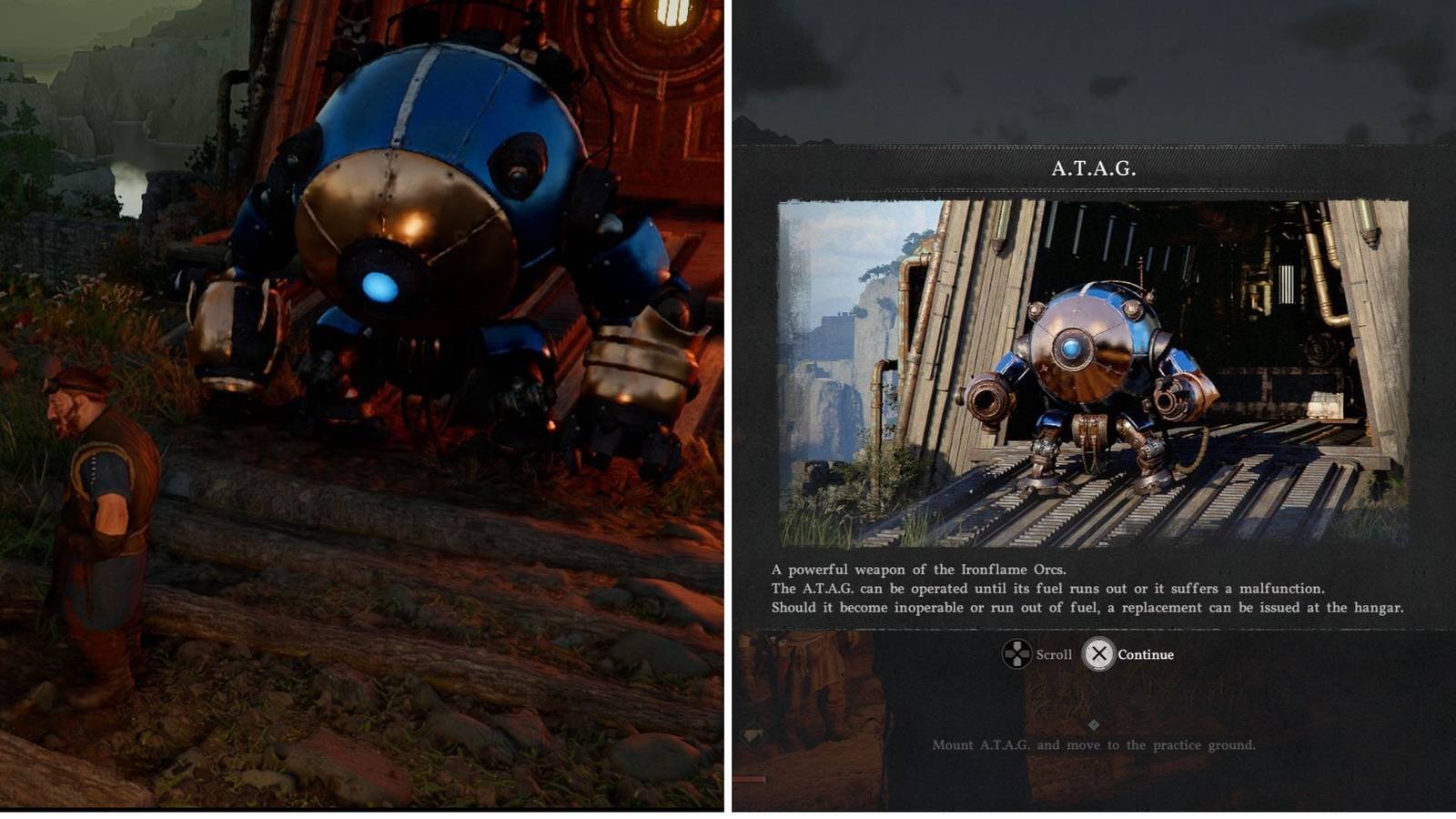Toggle the Scroll control hint

click(x=1037, y=654)
